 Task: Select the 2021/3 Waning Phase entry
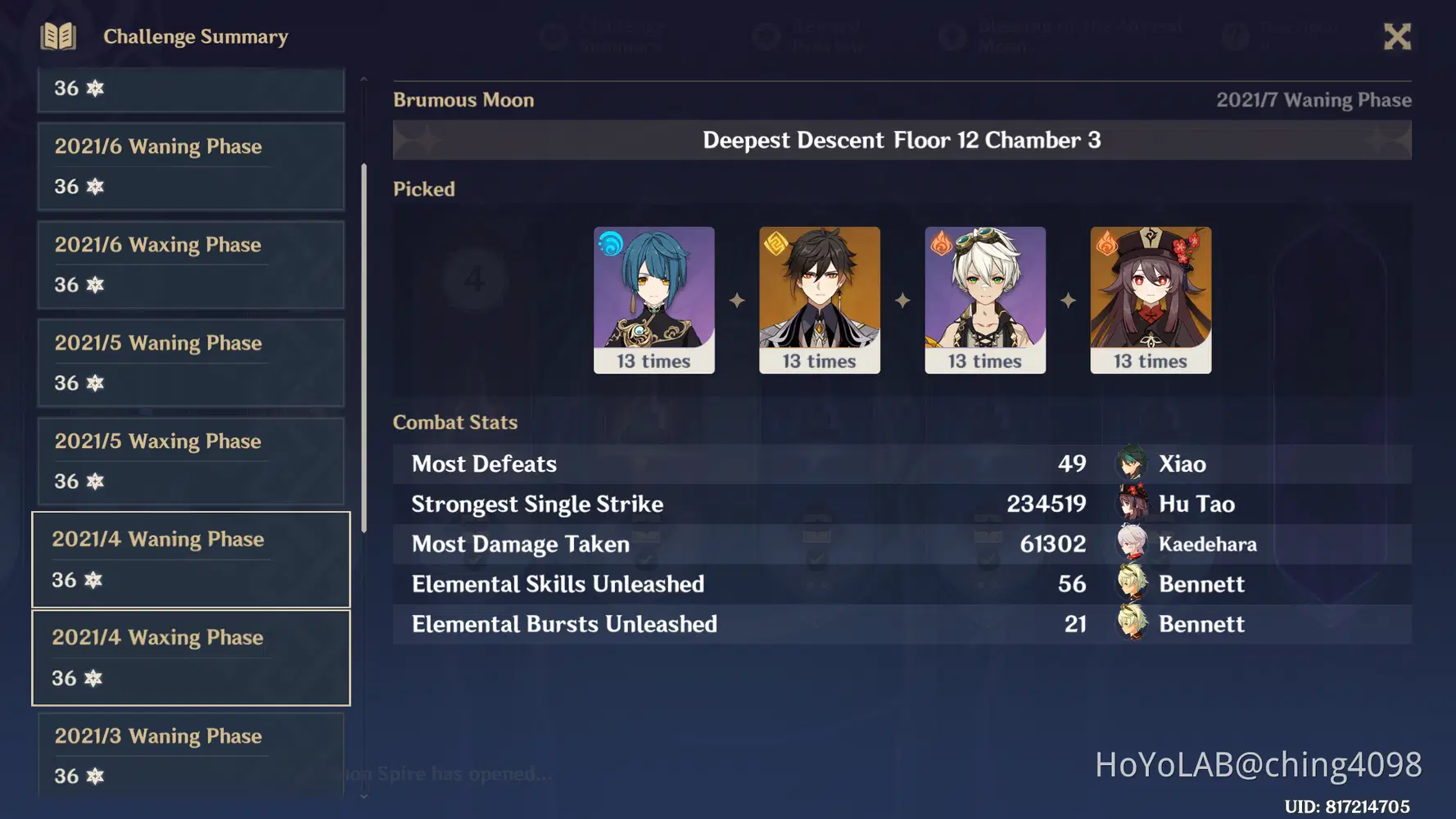190,755
